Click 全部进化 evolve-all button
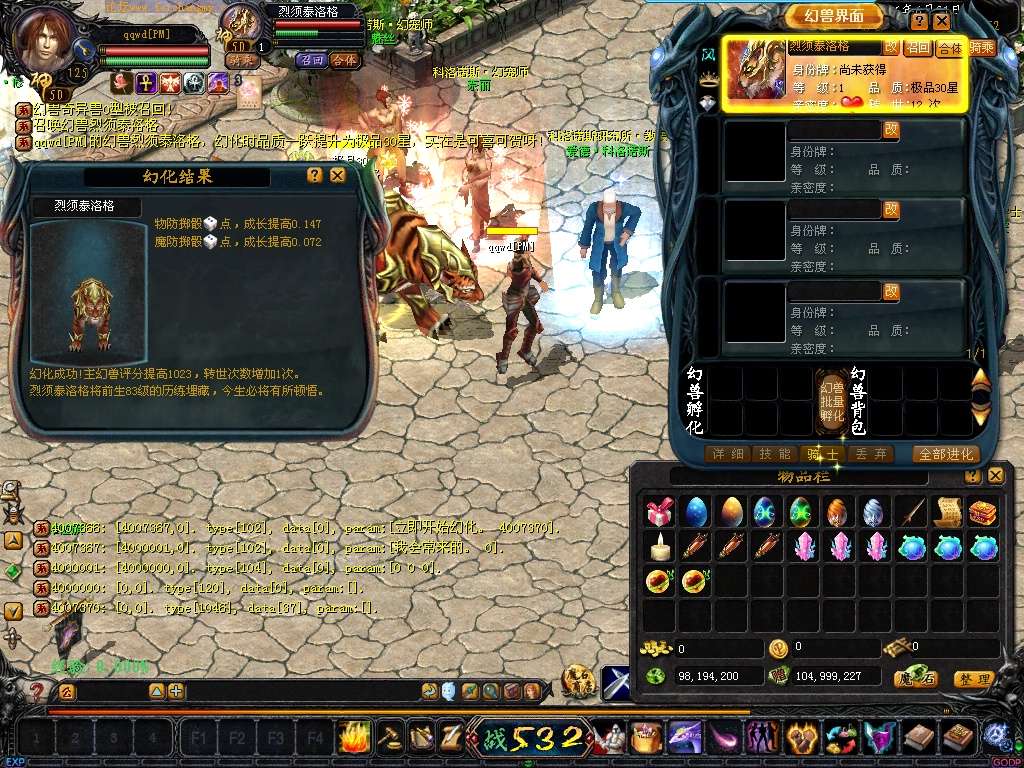This screenshot has height=768, width=1024. tap(945, 454)
